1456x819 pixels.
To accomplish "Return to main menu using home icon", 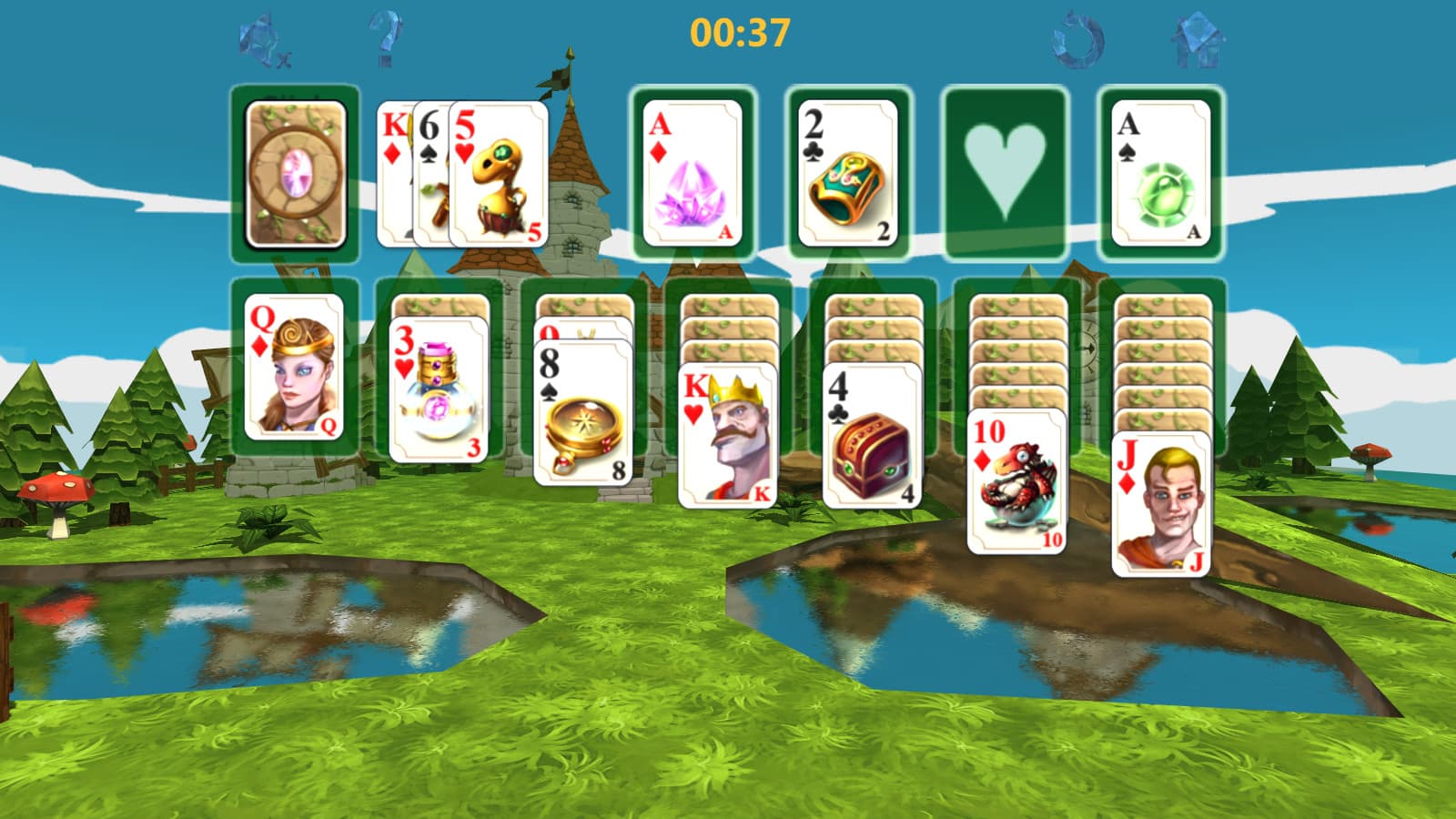I will click(1198, 36).
